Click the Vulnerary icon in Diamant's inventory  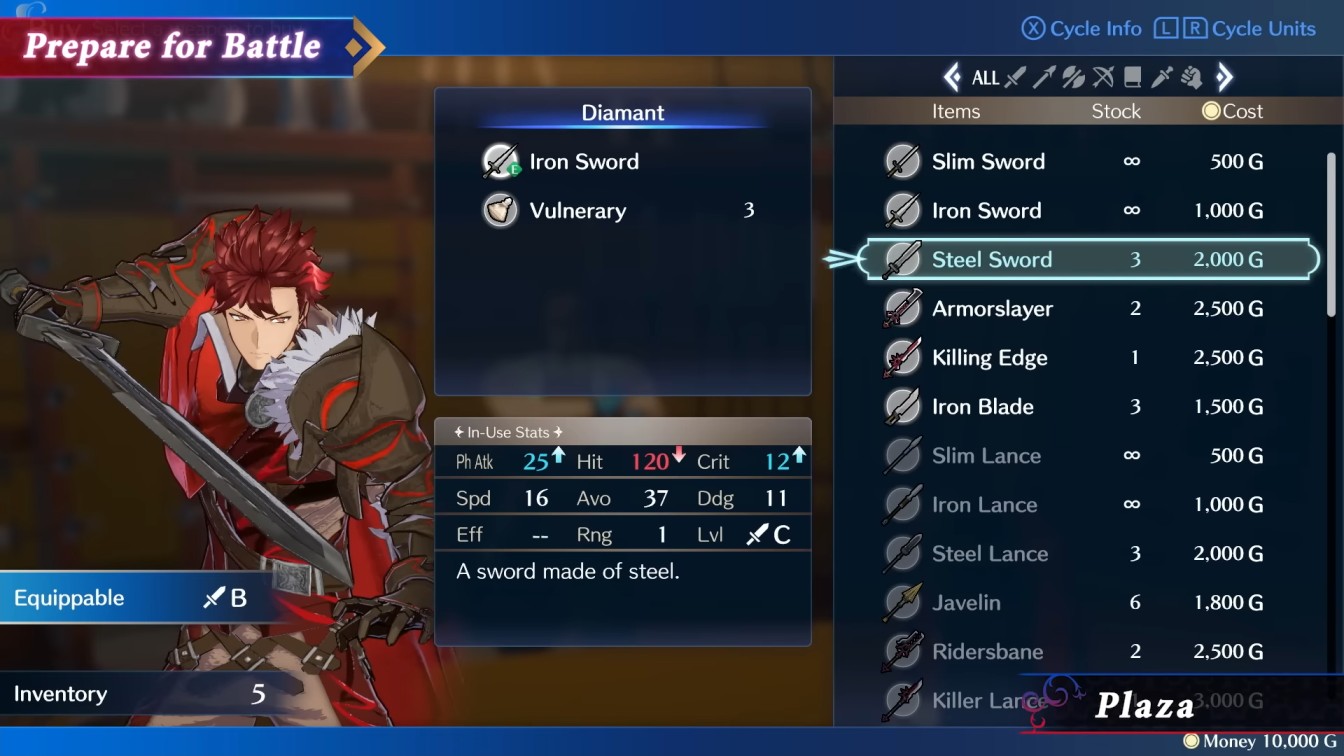pos(501,210)
